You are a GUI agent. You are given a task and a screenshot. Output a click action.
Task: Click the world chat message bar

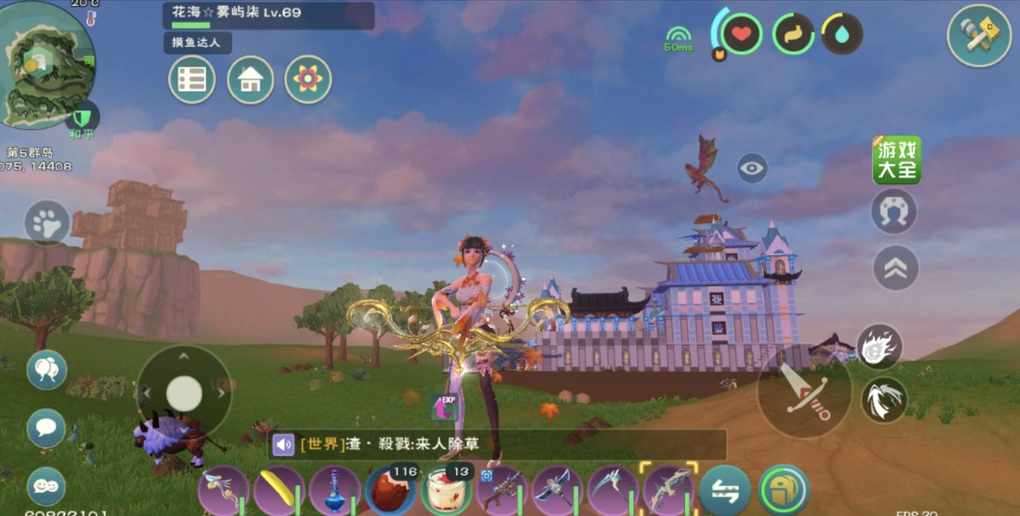(497, 445)
